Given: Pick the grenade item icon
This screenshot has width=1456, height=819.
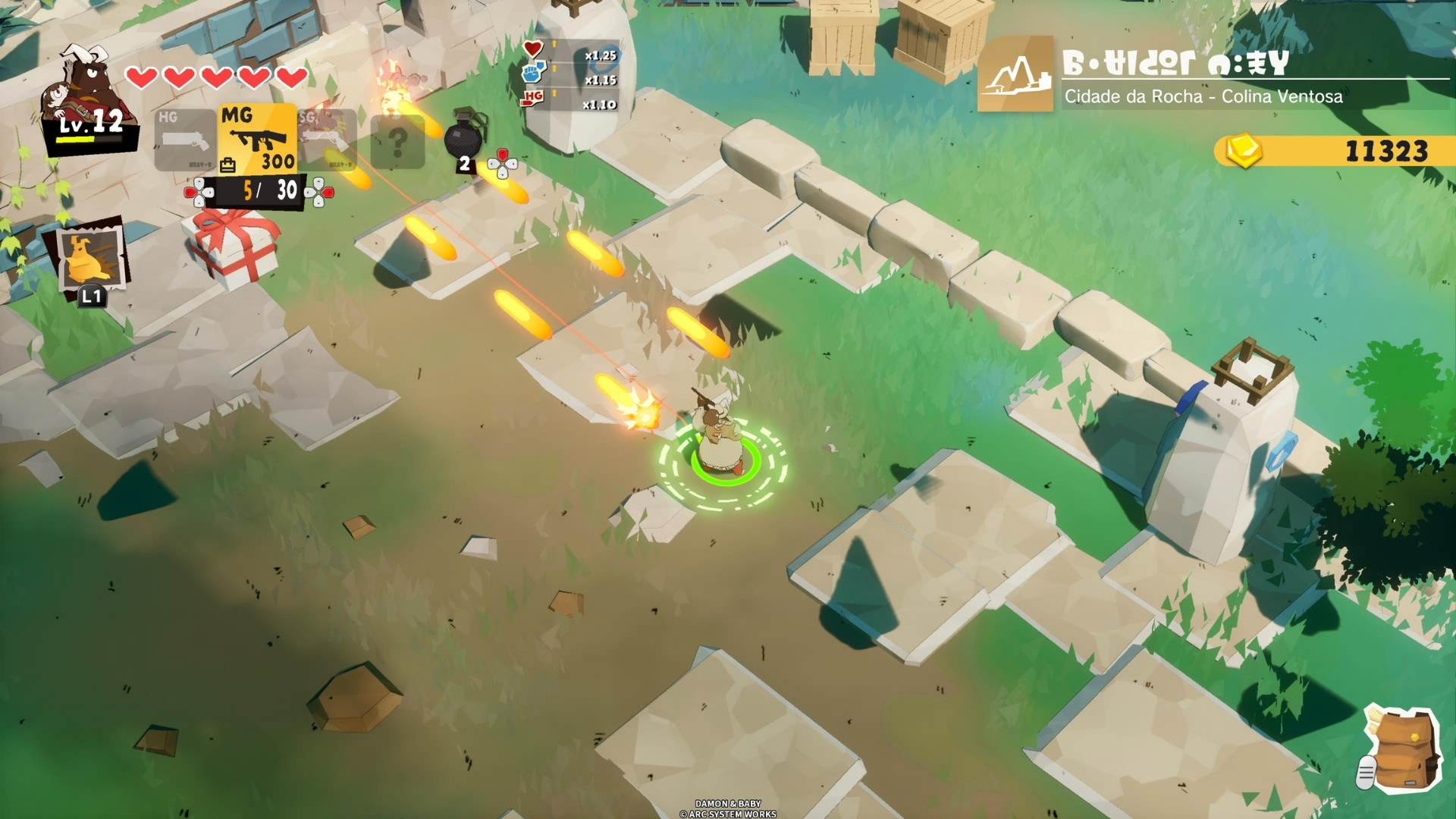Looking at the screenshot, I should (463, 136).
